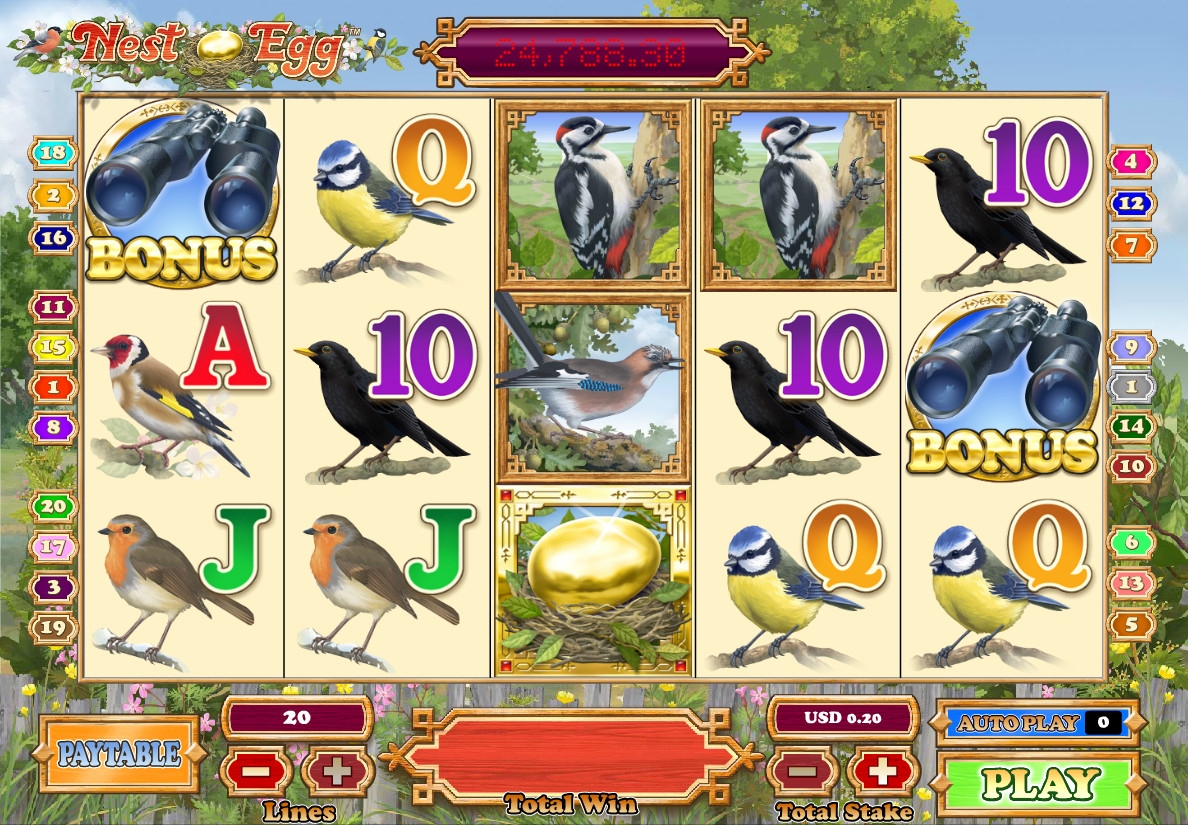Screen dimensions: 1188x825
Task: Open the Paytable
Action: click(119, 753)
